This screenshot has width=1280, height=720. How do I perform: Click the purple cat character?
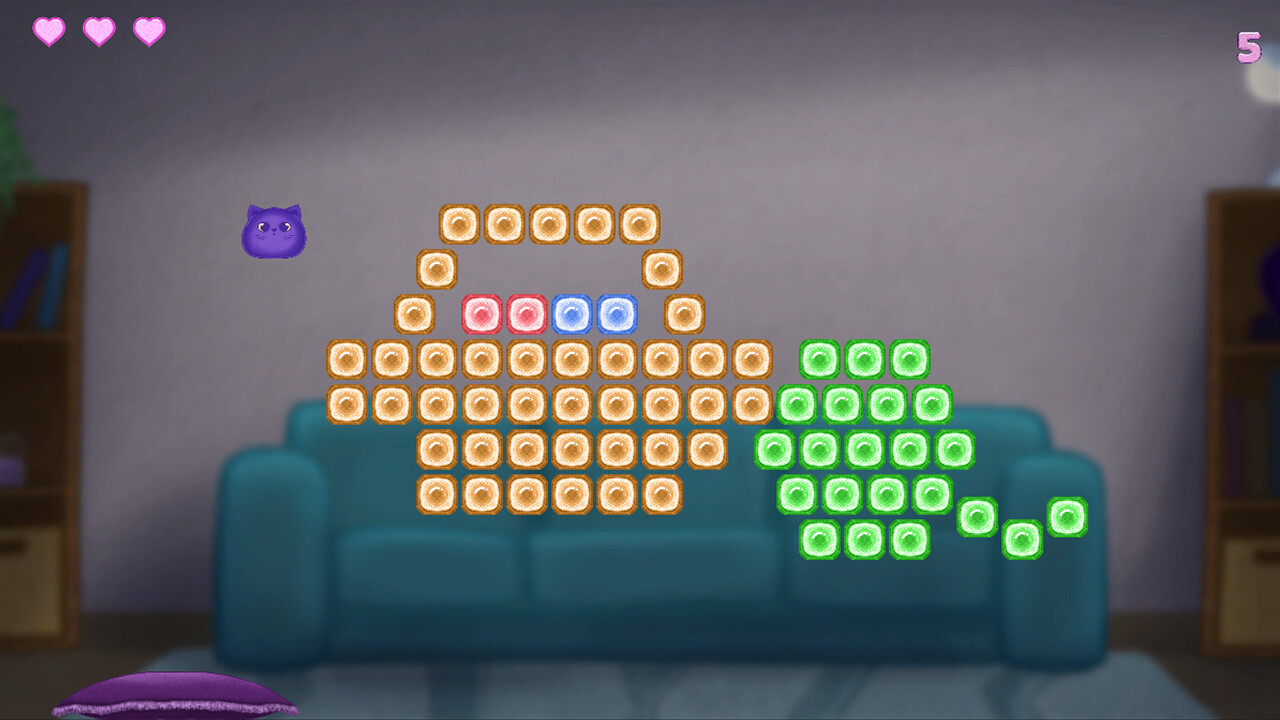(x=274, y=232)
